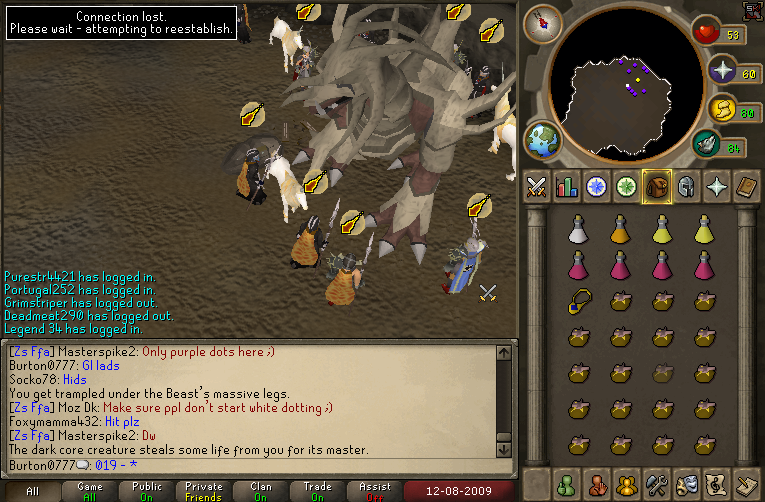Show the emotes masks tab
The image size is (765, 502).
[687, 484]
